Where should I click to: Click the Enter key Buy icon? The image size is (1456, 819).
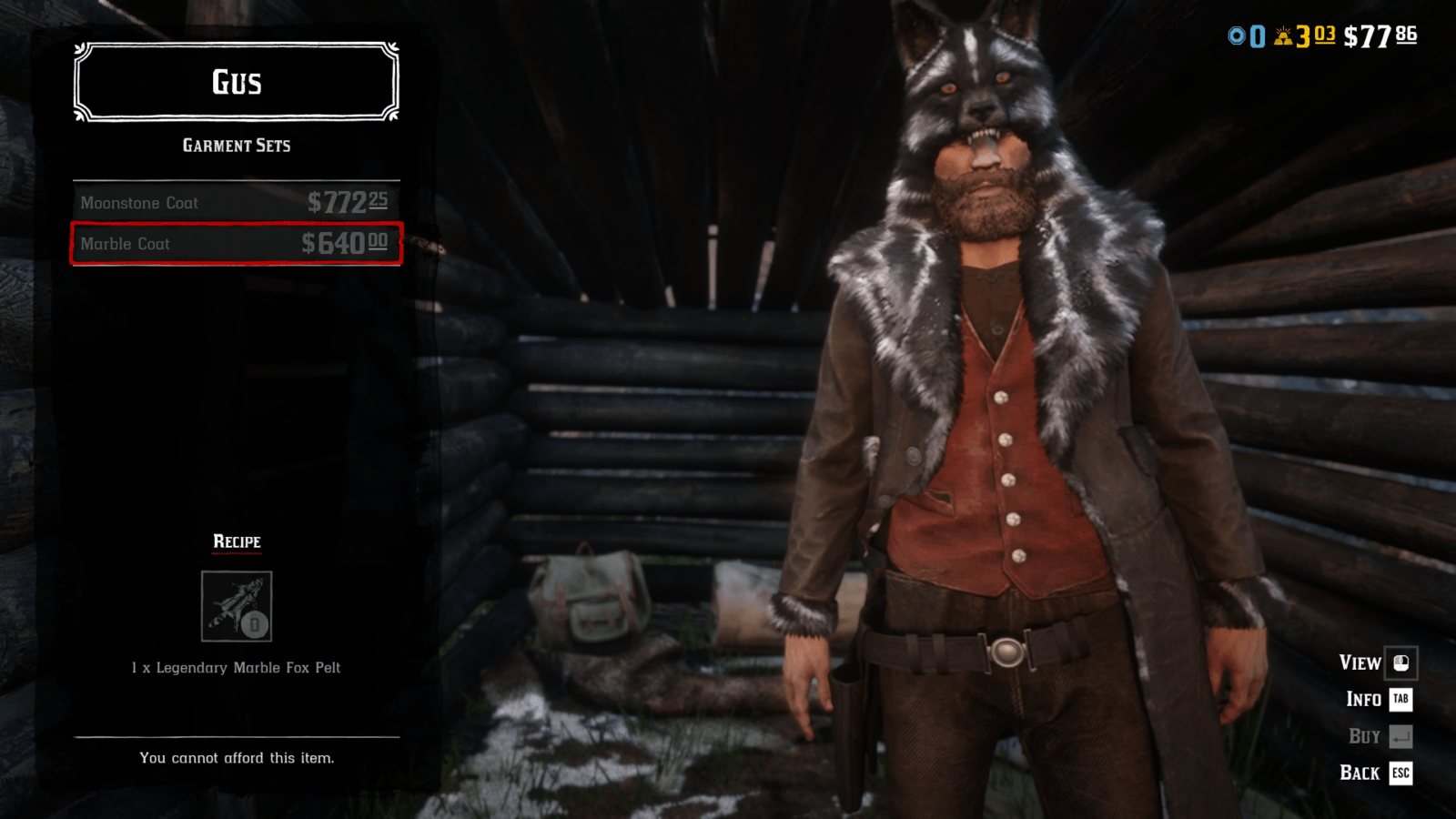tap(1399, 735)
